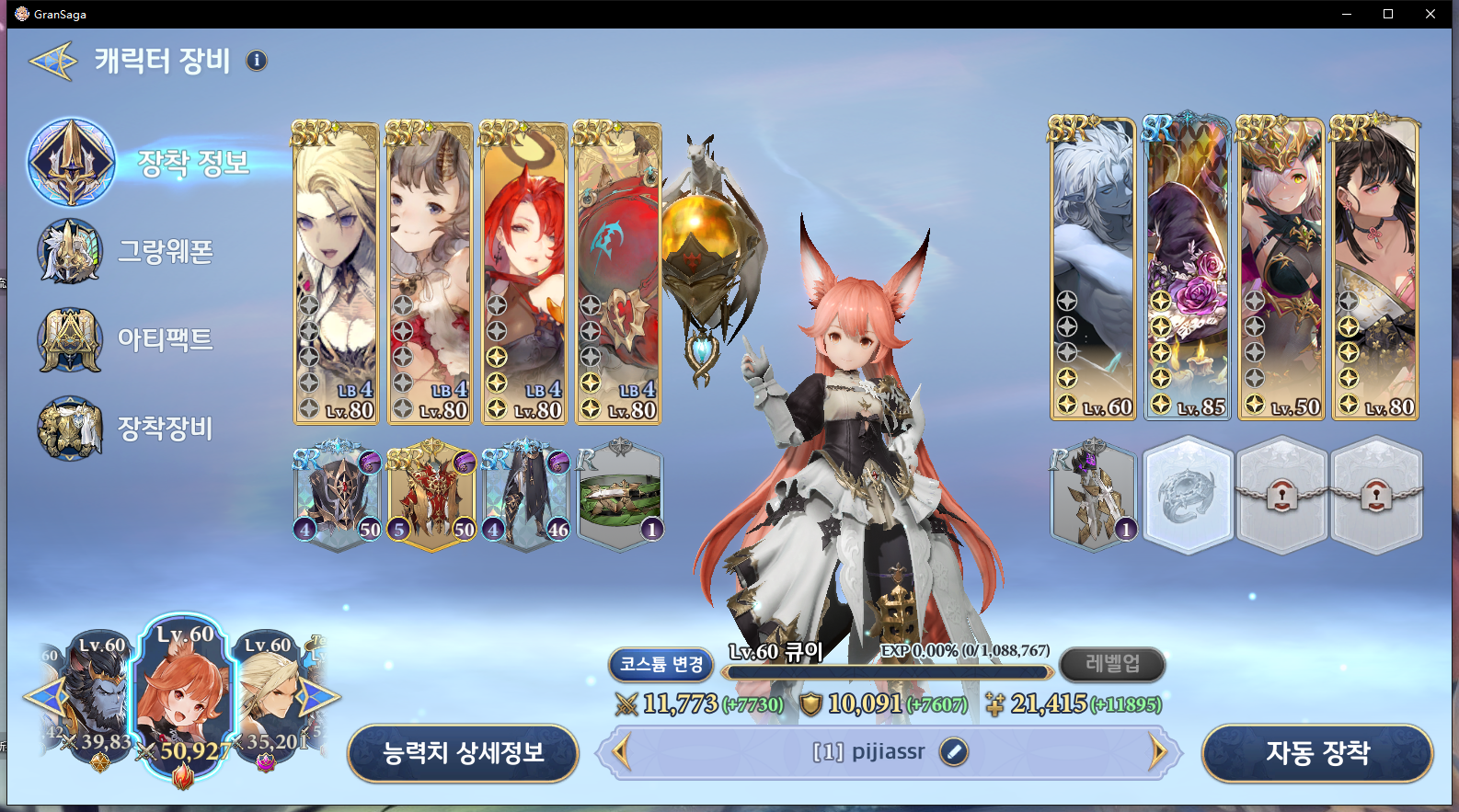Go back using the arrow button
Image resolution: width=1459 pixels, height=812 pixels.
point(53,62)
